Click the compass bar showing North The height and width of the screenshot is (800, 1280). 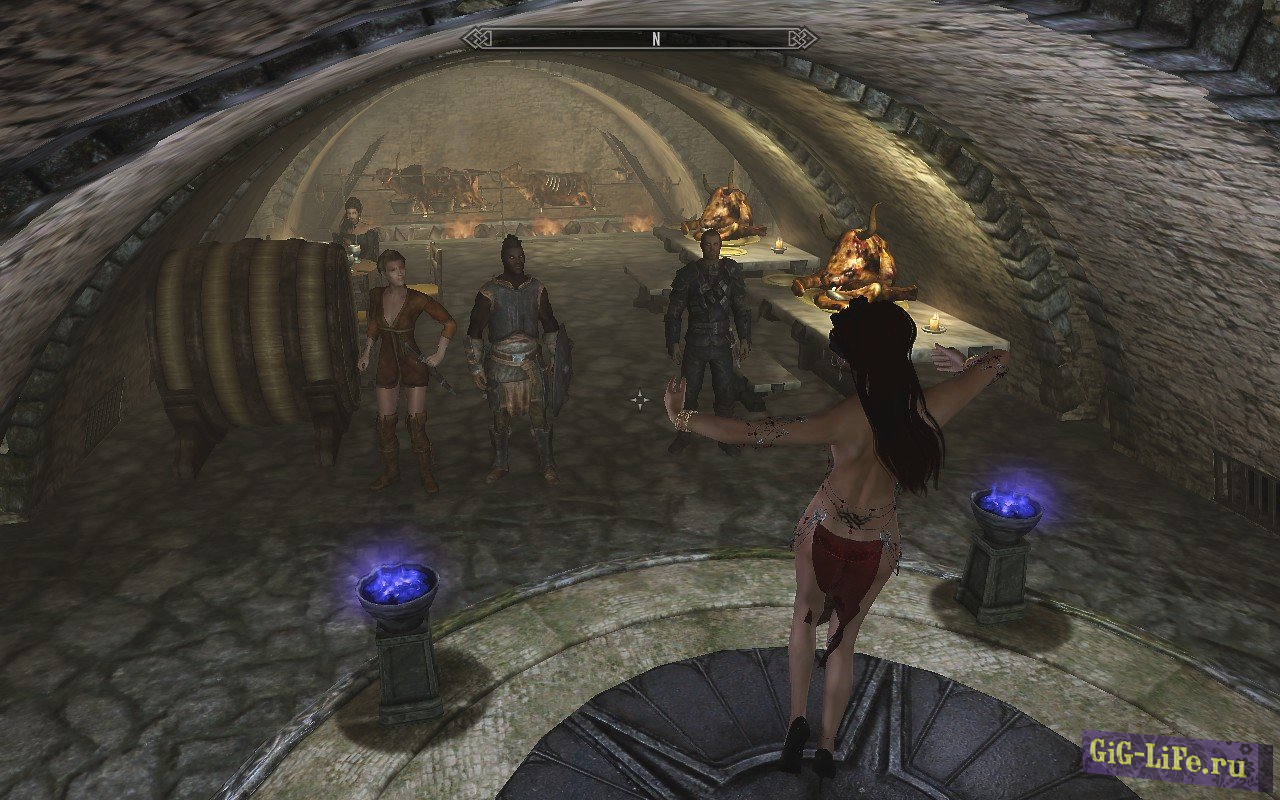pos(639,39)
